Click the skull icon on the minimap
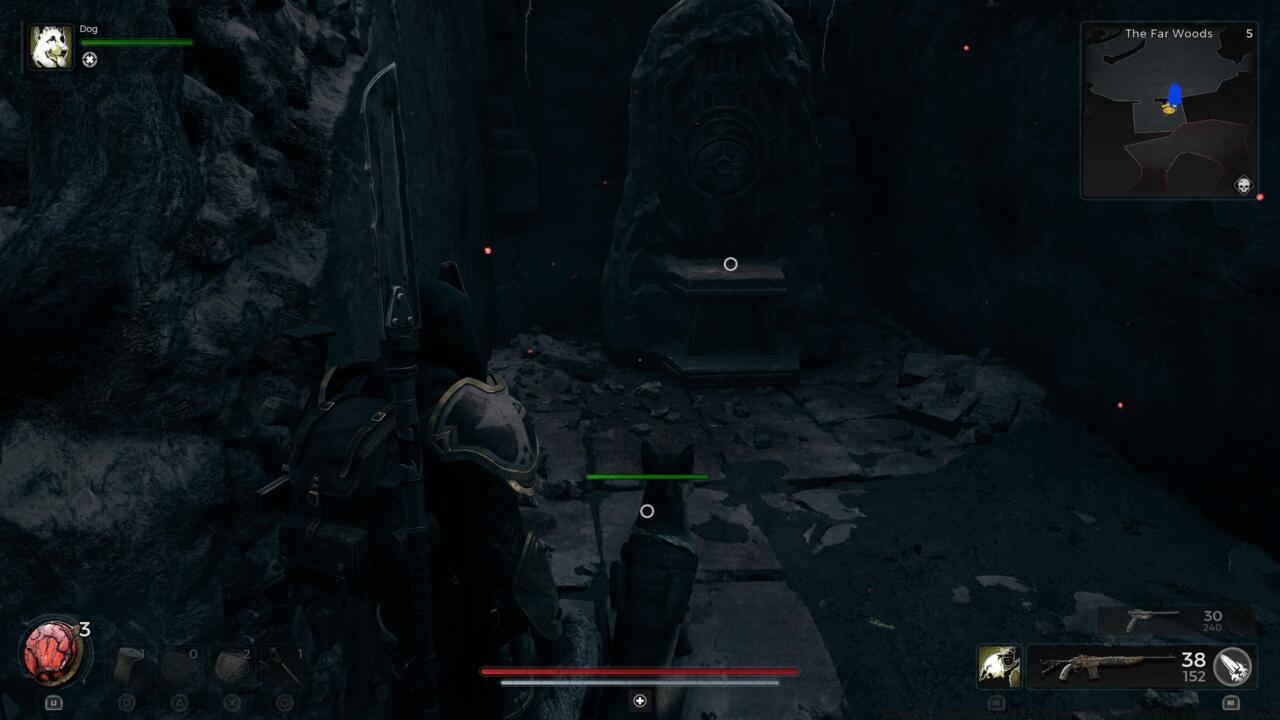This screenshot has width=1280, height=720. pos(1243,185)
